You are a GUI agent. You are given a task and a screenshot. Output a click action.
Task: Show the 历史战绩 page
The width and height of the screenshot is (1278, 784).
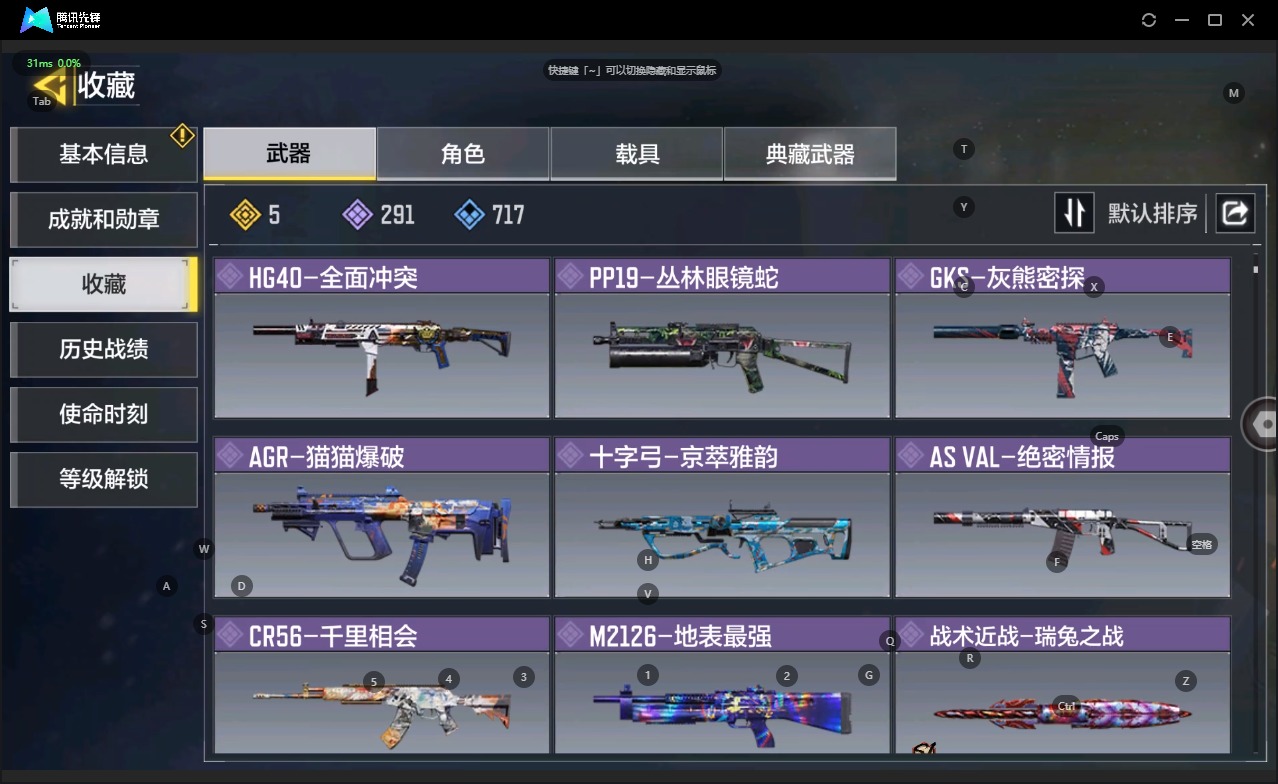(x=104, y=349)
